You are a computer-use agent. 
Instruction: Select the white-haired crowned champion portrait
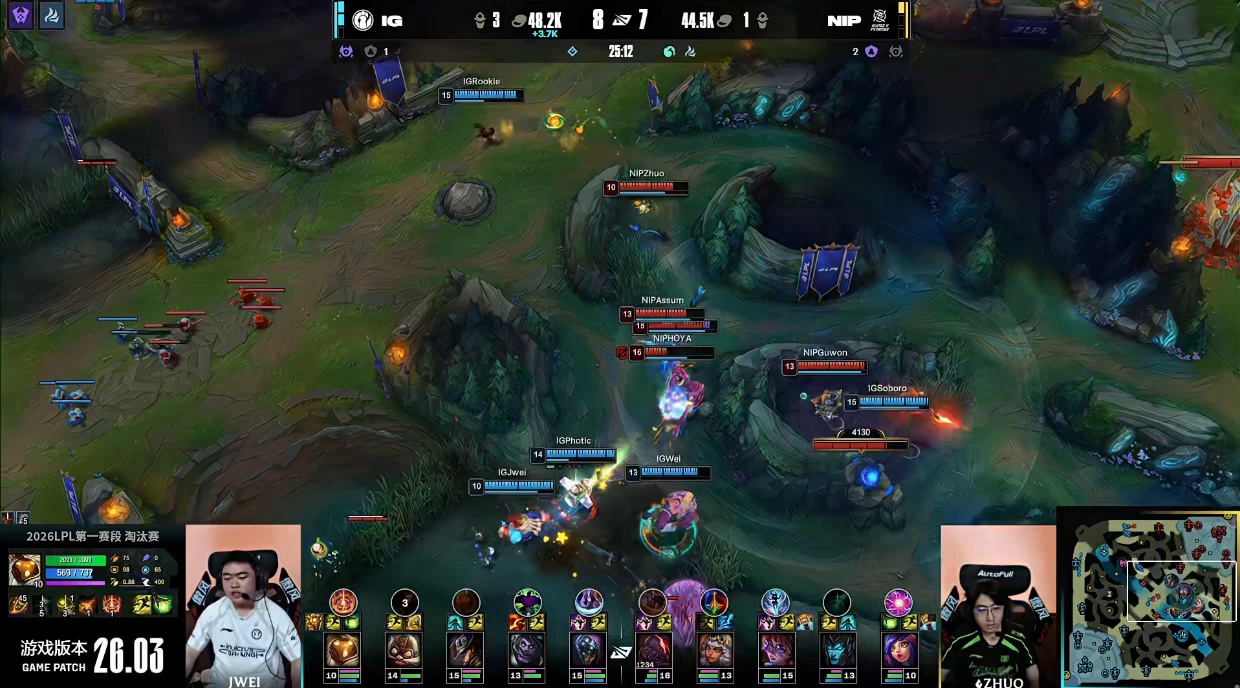(x=713, y=650)
